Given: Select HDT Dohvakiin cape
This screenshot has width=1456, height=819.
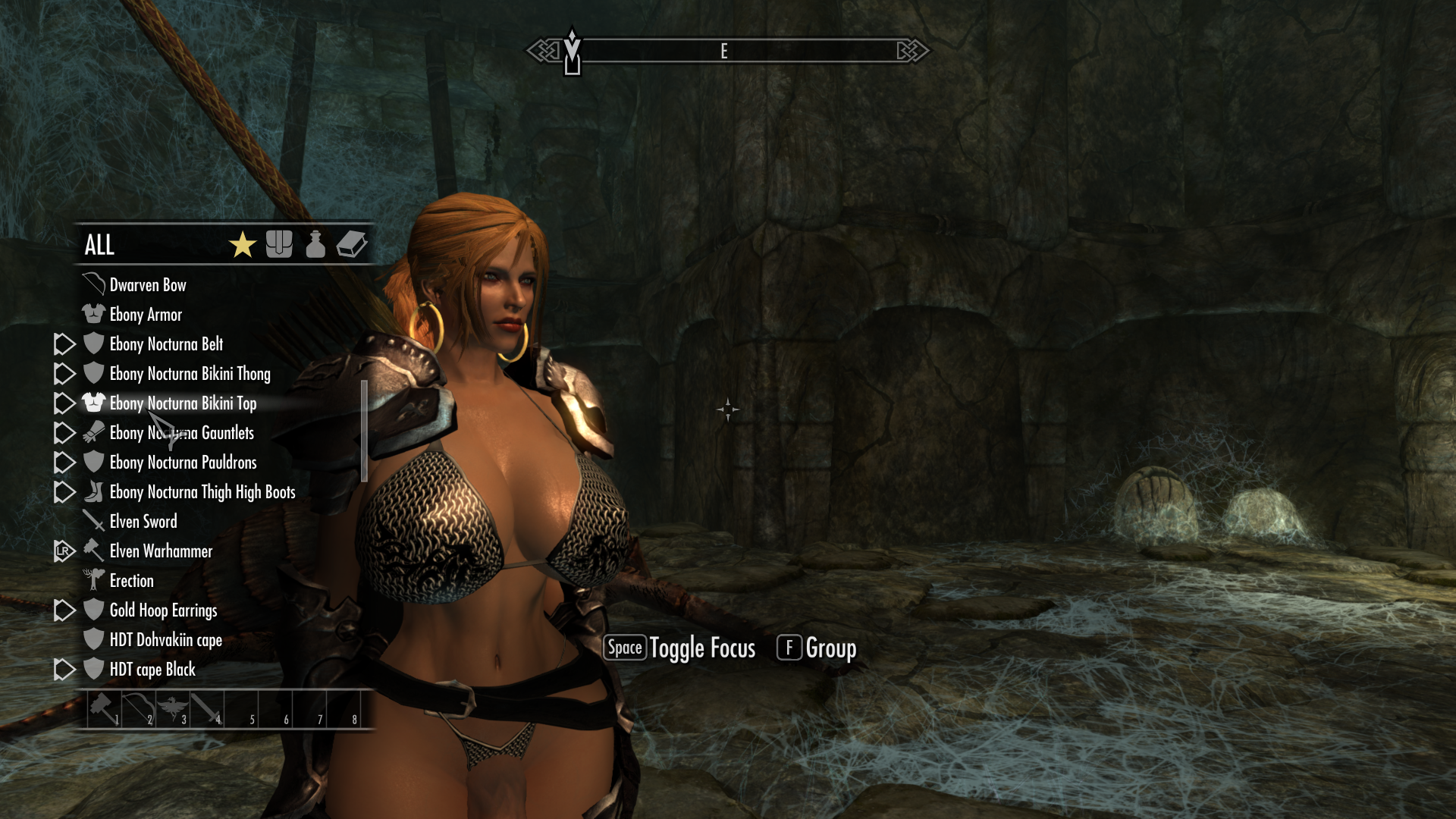Looking at the screenshot, I should point(165,640).
